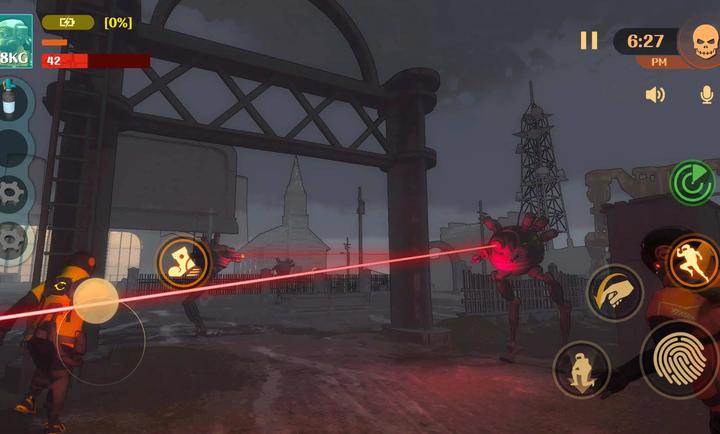Image resolution: width=720 pixels, height=434 pixels.
Task: Tap the sprint running figure button
Action: click(693, 261)
